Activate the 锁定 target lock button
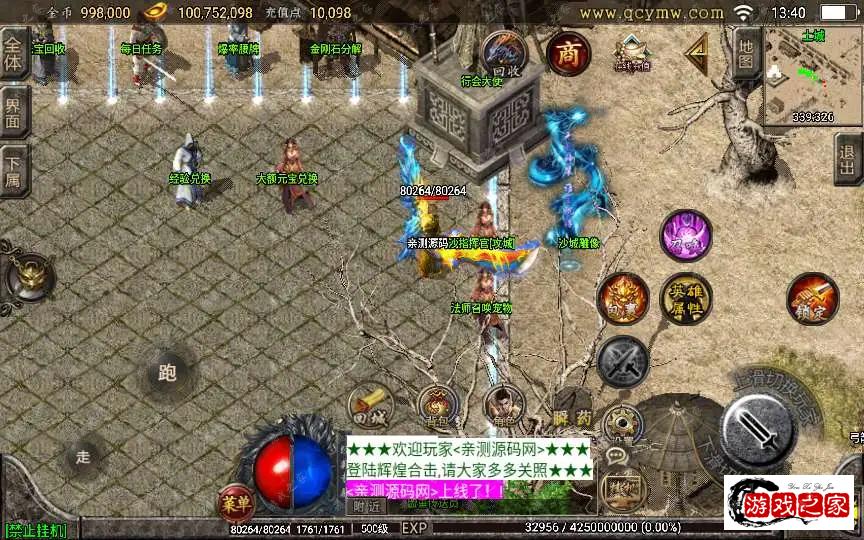This screenshot has height=540, width=864. tap(812, 298)
